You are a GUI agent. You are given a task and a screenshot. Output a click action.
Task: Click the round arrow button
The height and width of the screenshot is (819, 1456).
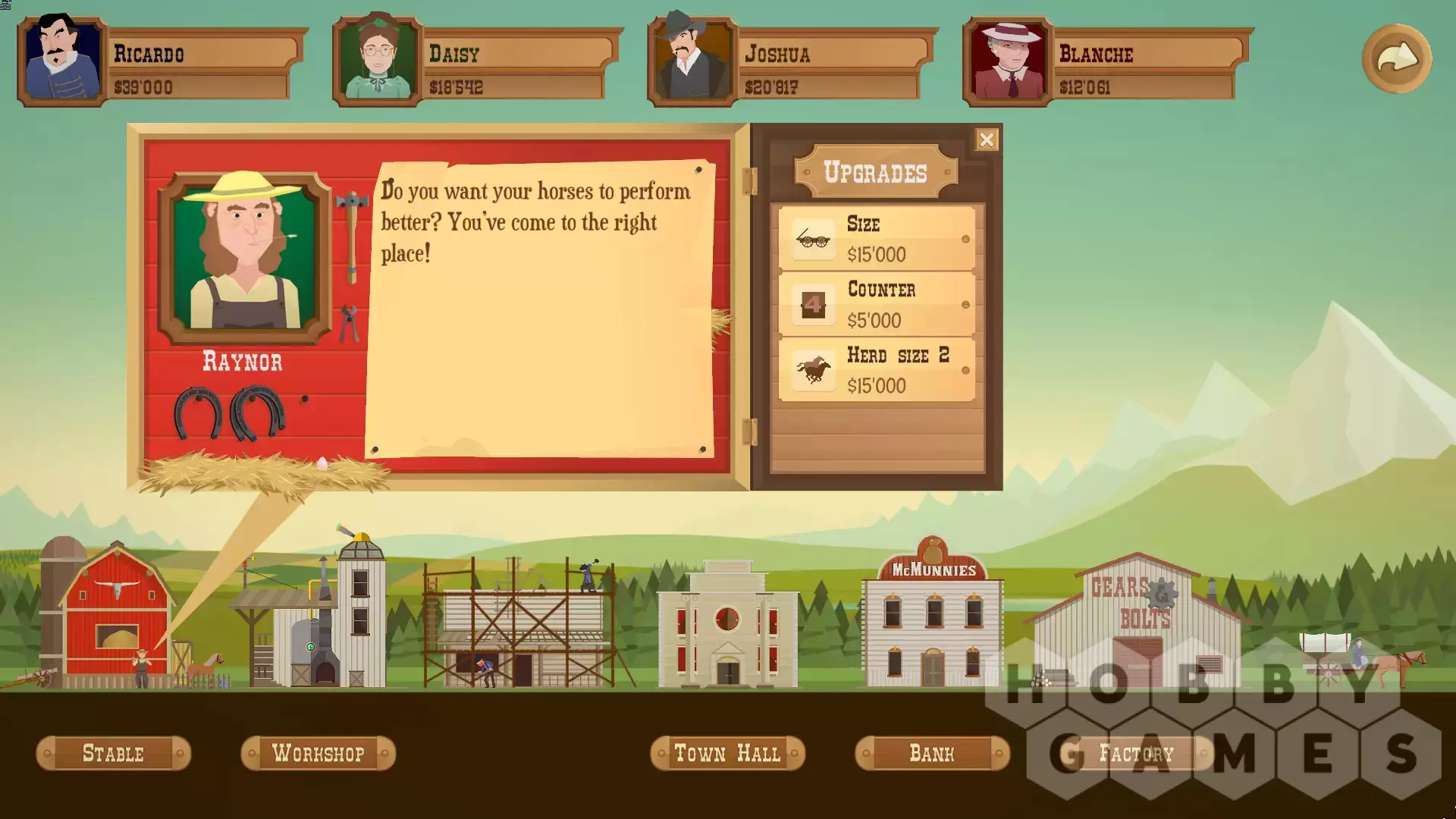1396,58
